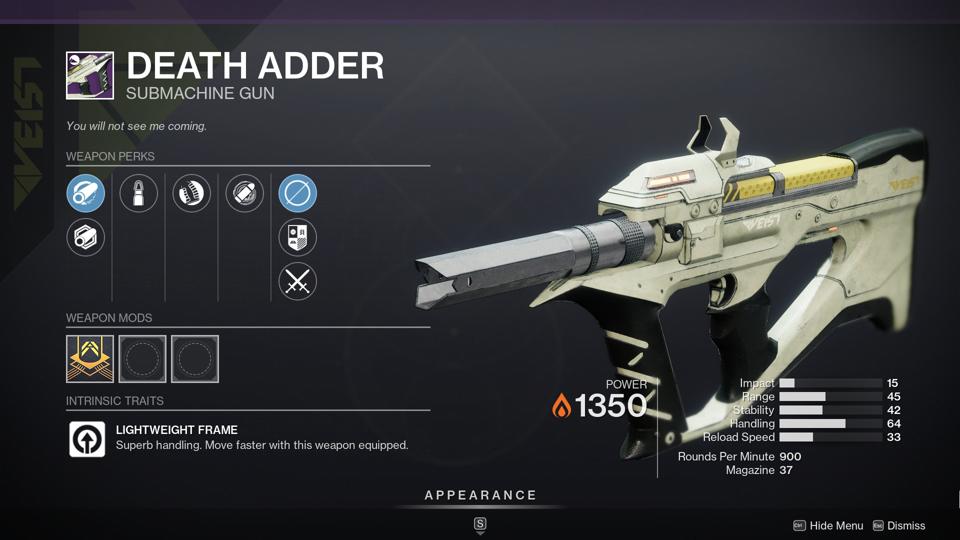Inspect the single-bullet magazine perk
The height and width of the screenshot is (540, 960).
coord(138,193)
